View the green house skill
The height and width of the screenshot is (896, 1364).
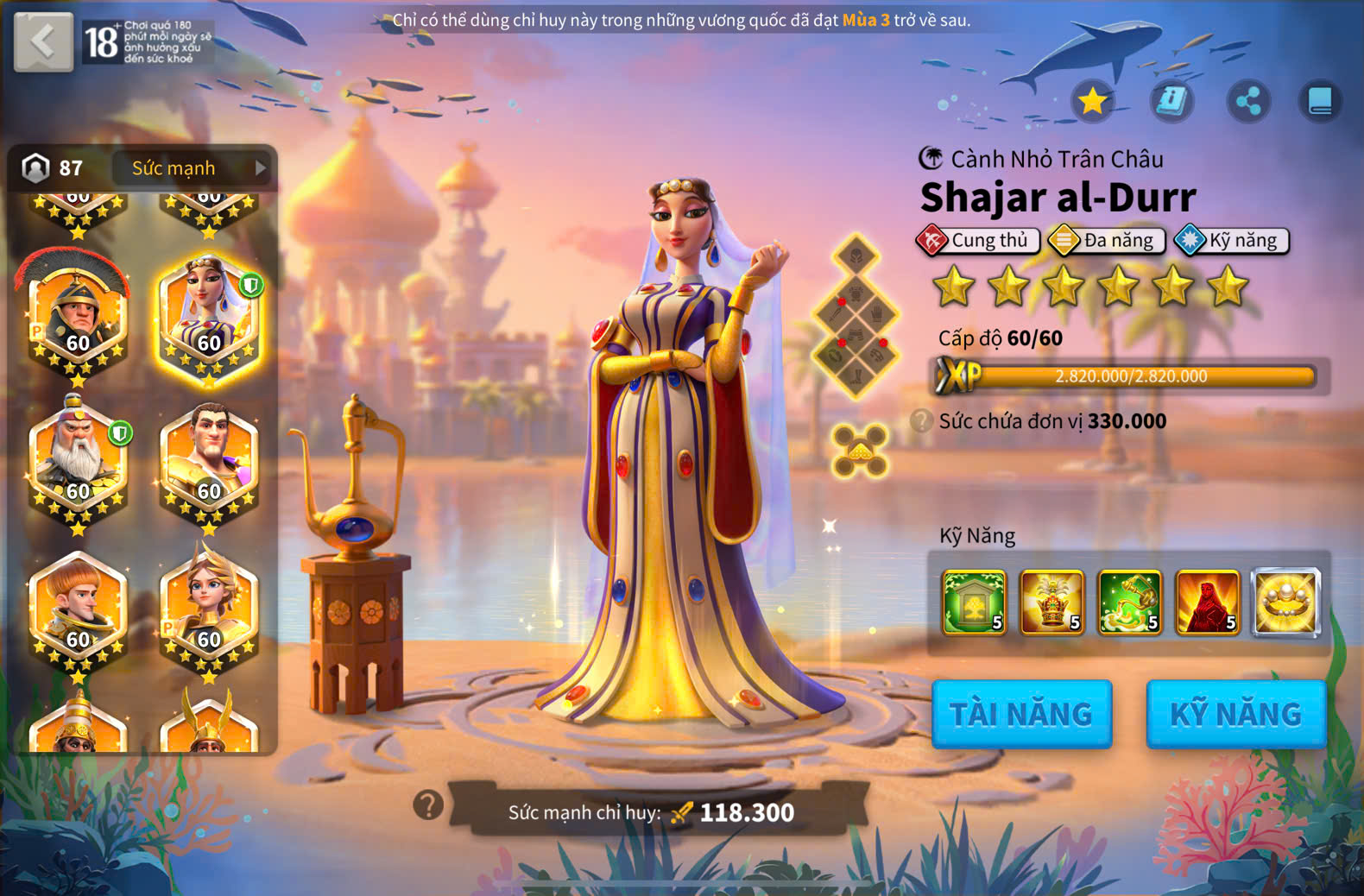coord(974,603)
